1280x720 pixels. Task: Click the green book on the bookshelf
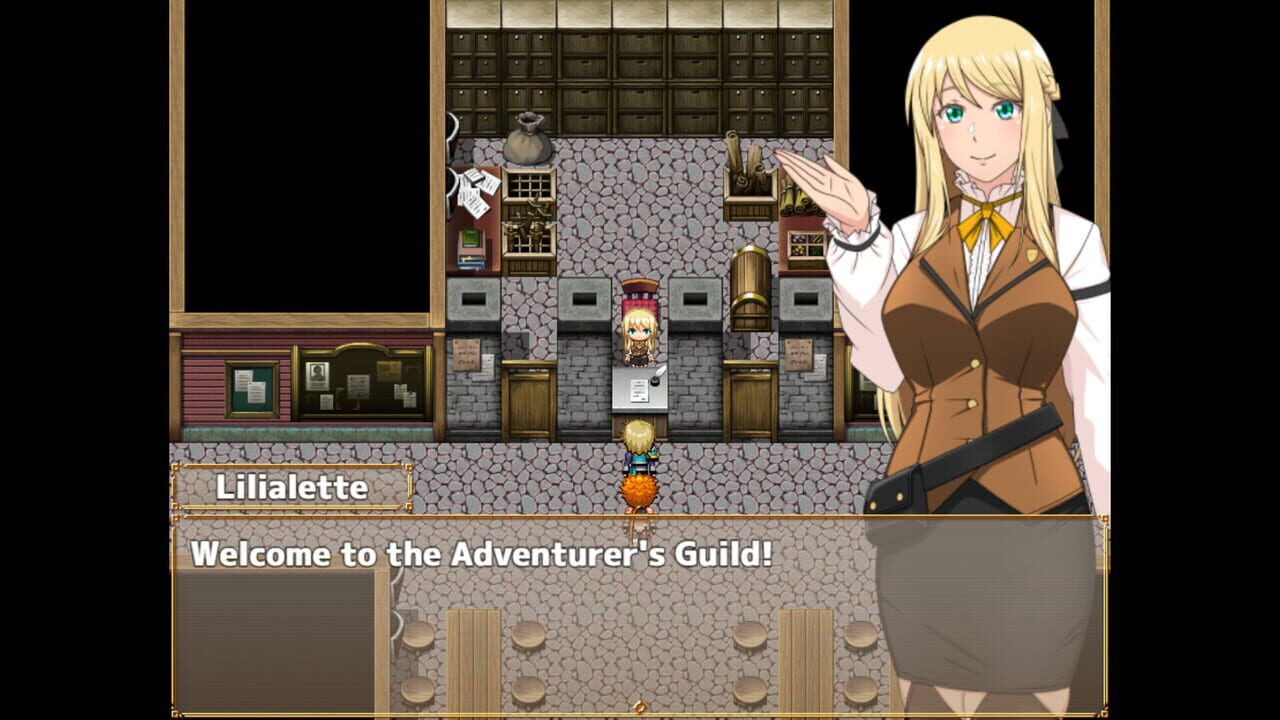point(469,238)
